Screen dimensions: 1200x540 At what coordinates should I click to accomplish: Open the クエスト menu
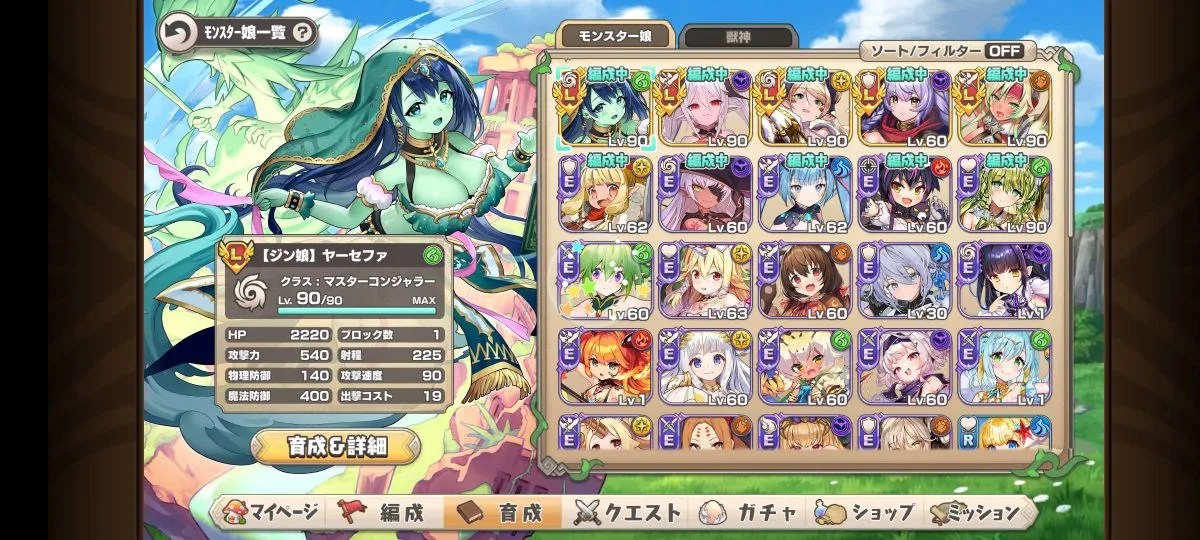click(x=628, y=514)
